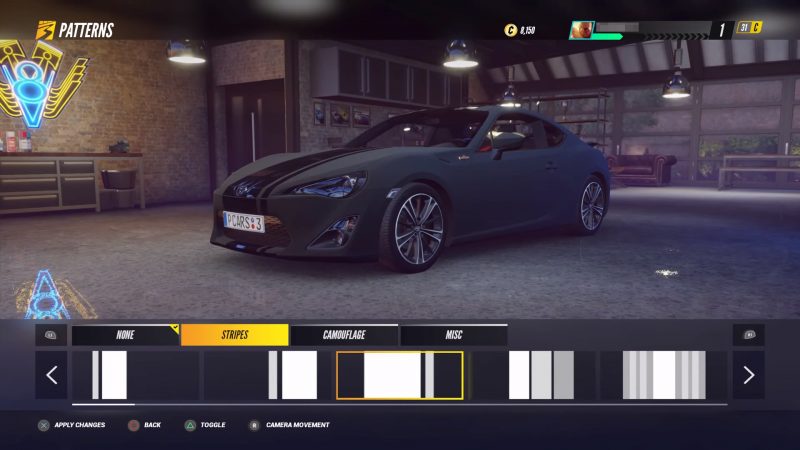Image resolution: width=800 pixels, height=450 pixels.
Task: Select the highlighted wide center stripe pattern
Action: pyautogui.click(x=400, y=375)
